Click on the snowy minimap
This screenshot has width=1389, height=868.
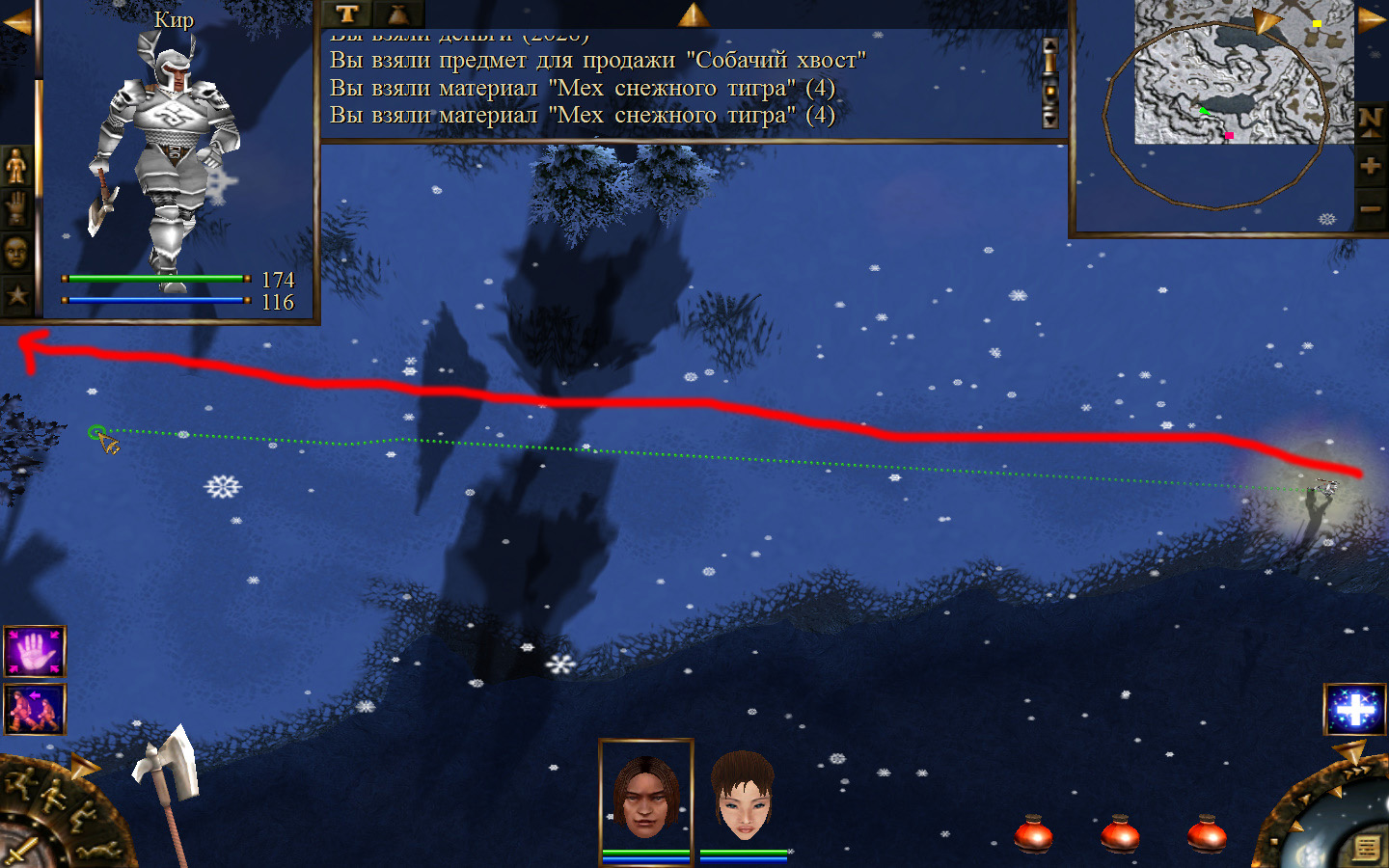[x=1243, y=72]
